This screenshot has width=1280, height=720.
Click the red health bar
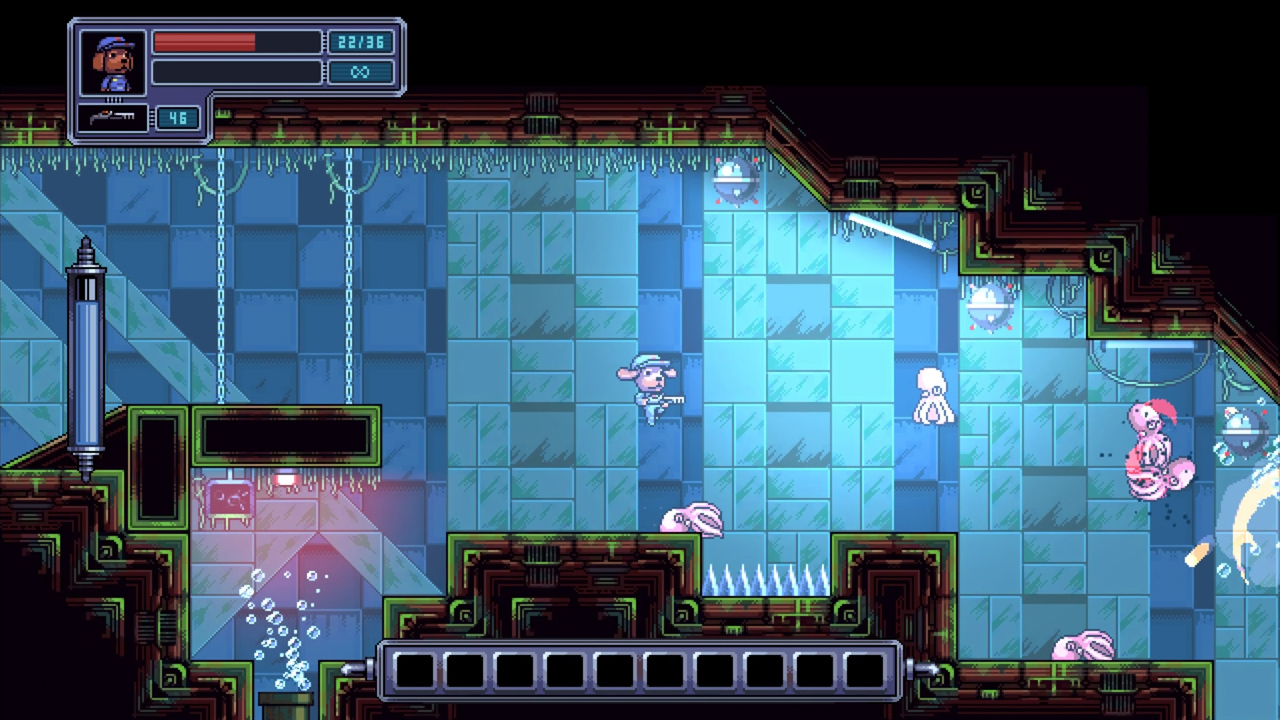(x=205, y=41)
